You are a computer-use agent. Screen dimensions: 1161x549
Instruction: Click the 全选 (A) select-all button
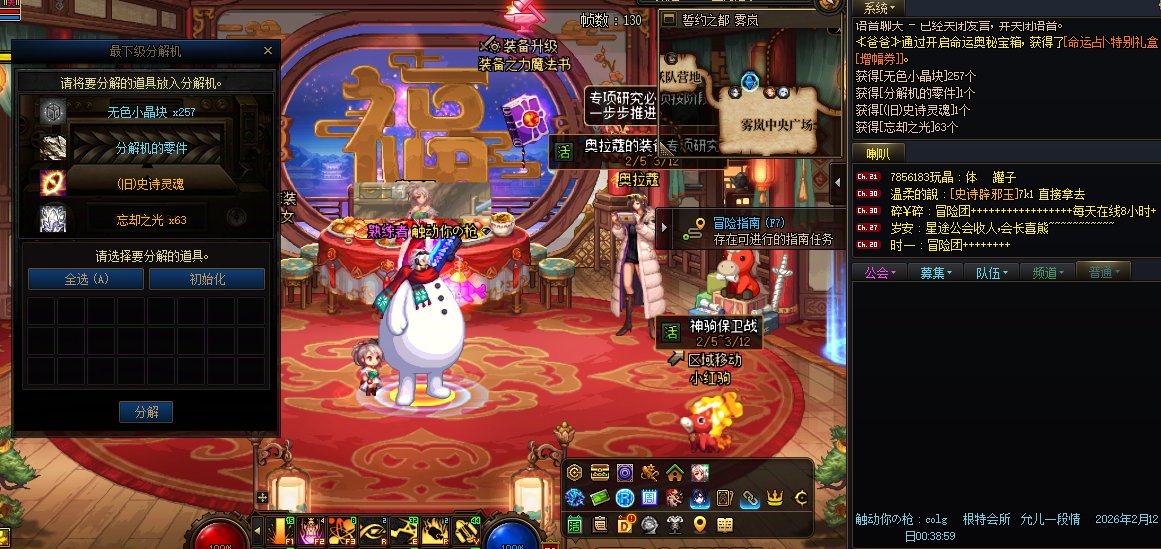[86, 279]
